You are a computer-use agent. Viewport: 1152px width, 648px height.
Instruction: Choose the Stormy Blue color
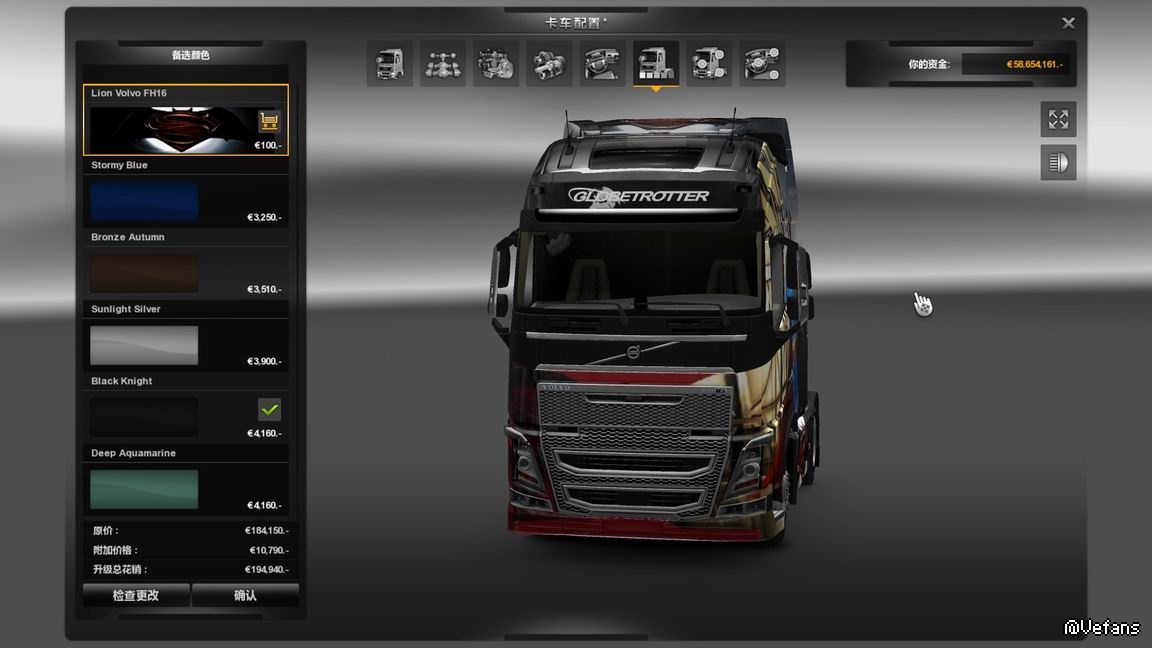coord(144,201)
